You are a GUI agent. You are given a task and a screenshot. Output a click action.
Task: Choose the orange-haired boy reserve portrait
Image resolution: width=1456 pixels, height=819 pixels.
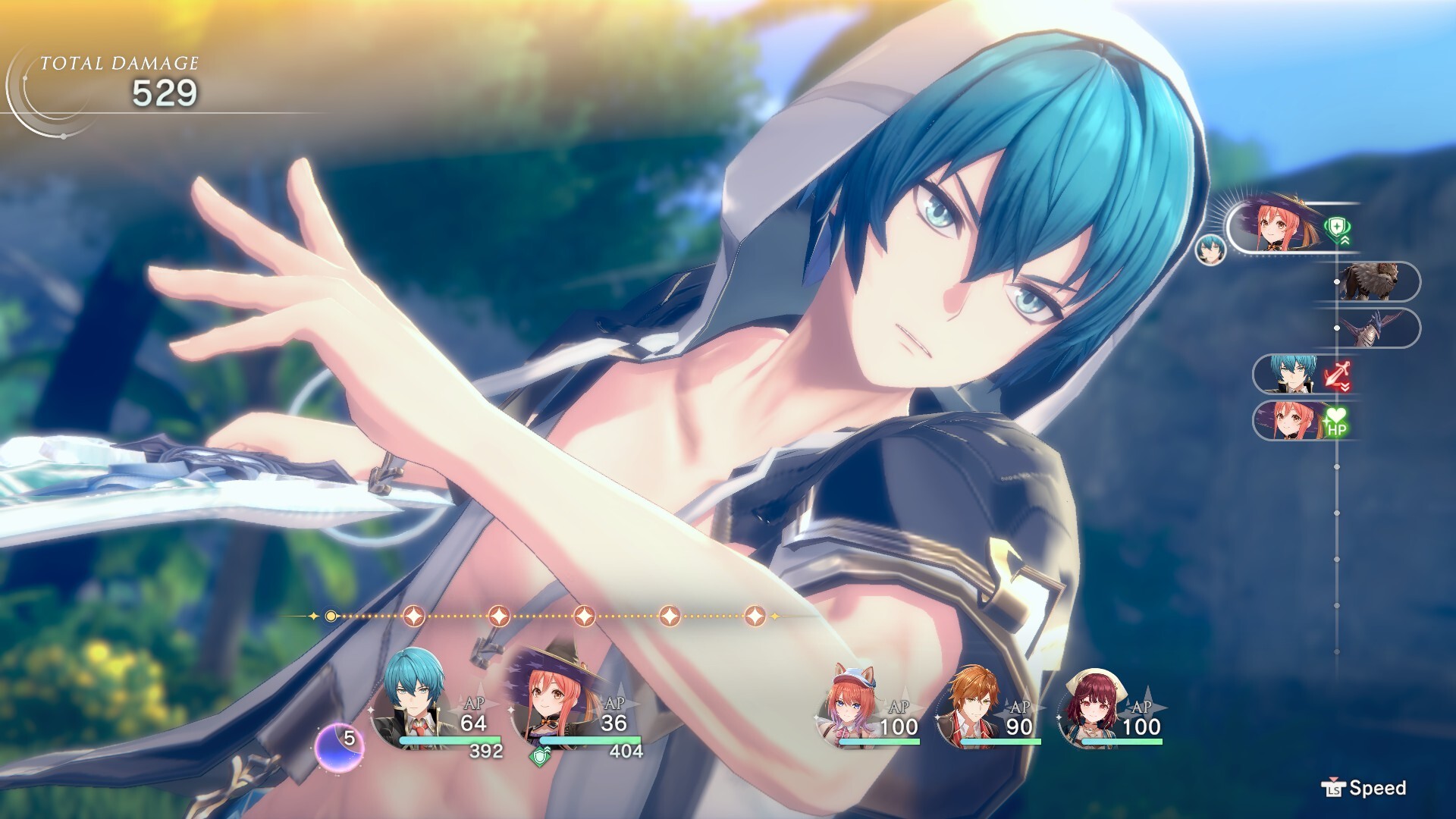(x=969, y=705)
